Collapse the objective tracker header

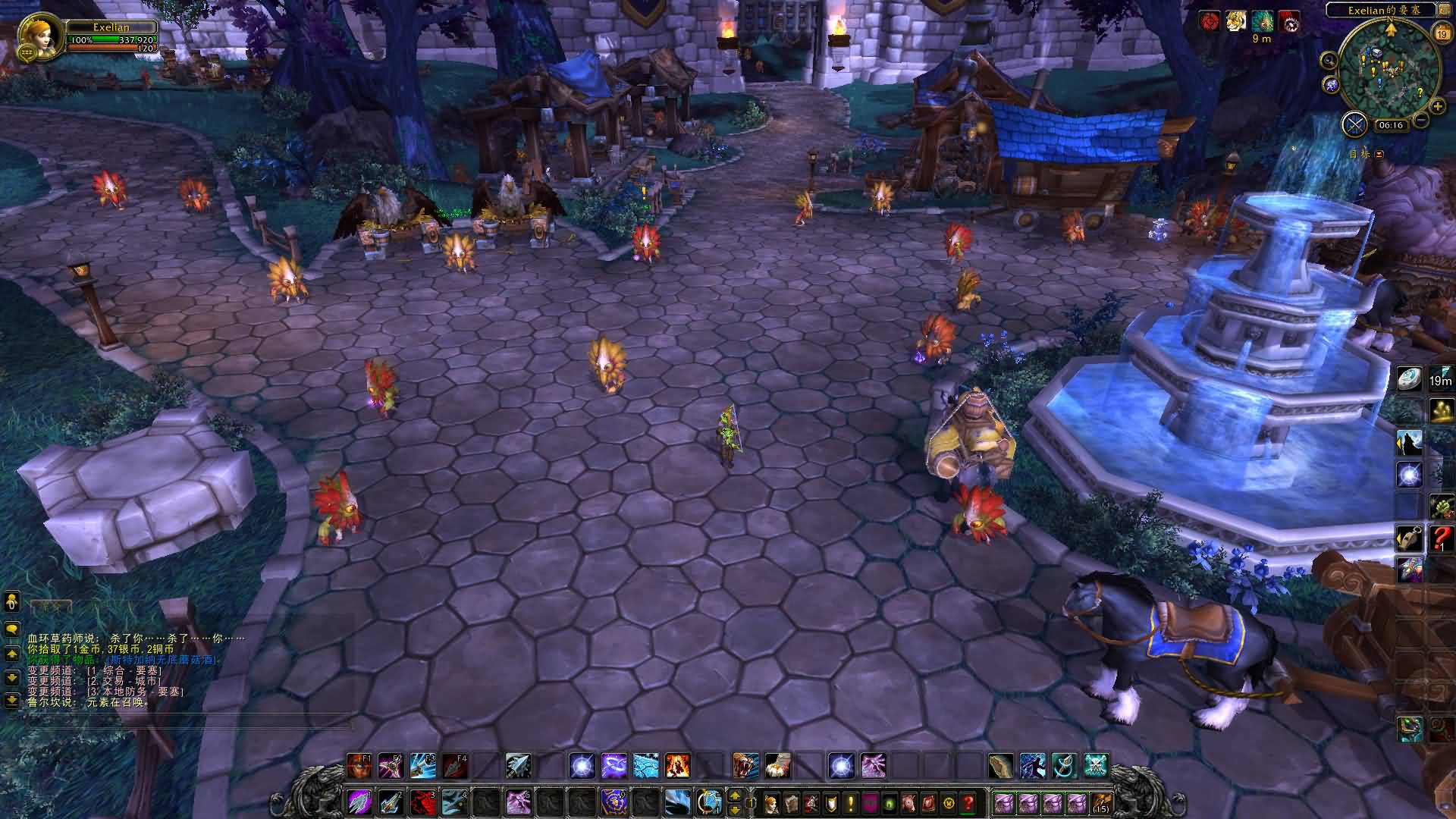point(1379,154)
